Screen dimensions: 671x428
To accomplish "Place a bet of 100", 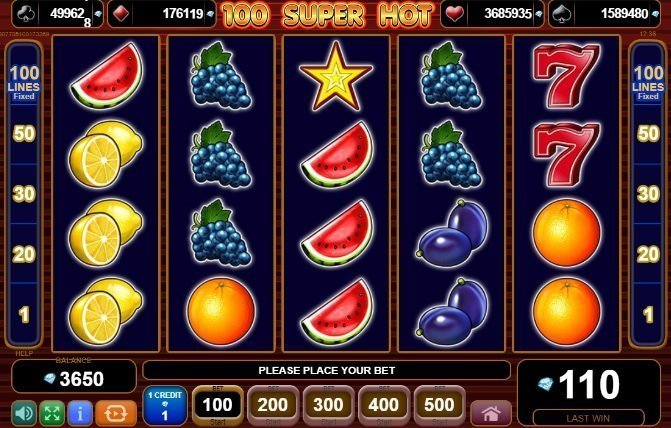I will [x=217, y=405].
